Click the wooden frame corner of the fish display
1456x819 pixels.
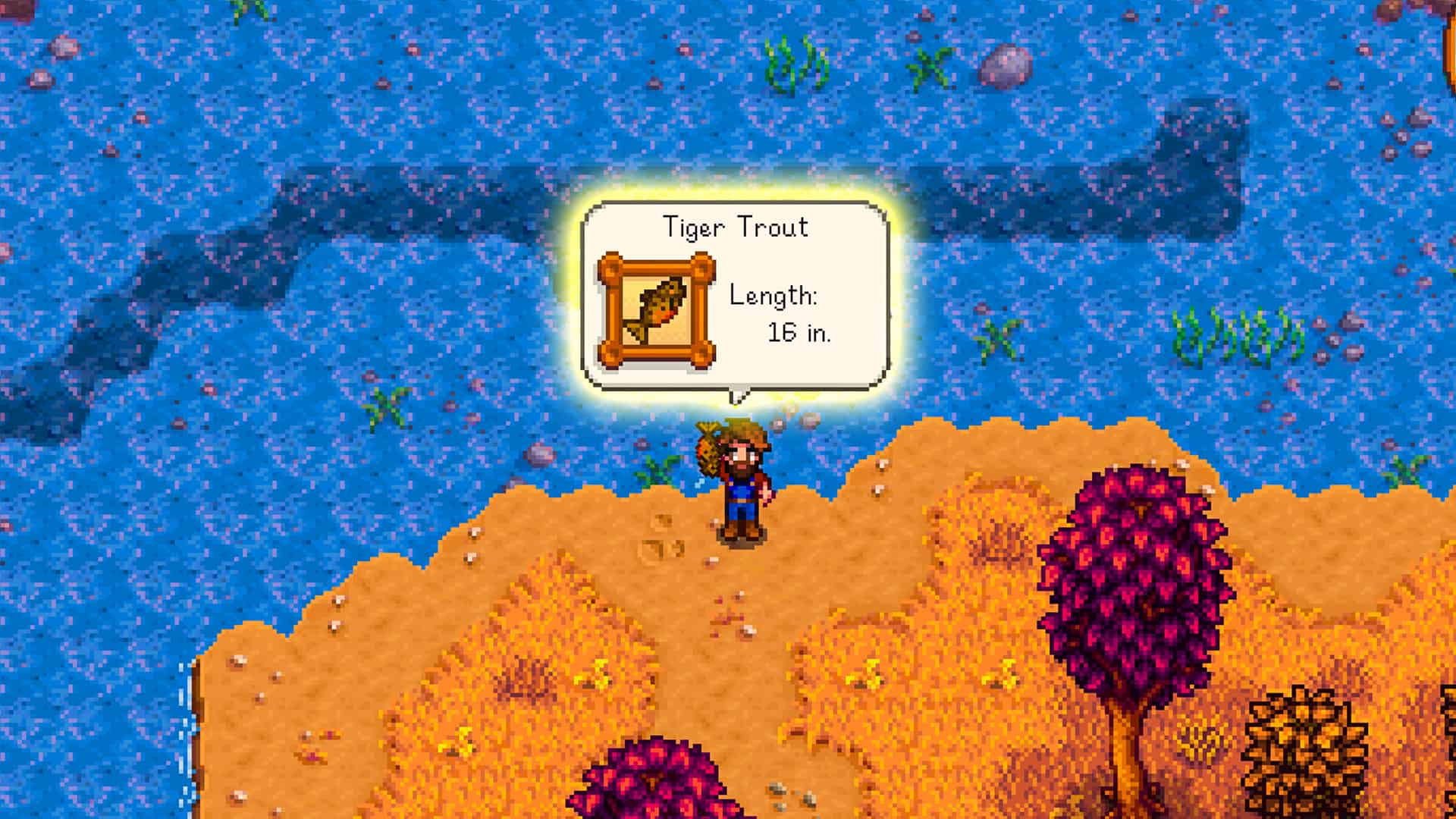[x=610, y=267]
